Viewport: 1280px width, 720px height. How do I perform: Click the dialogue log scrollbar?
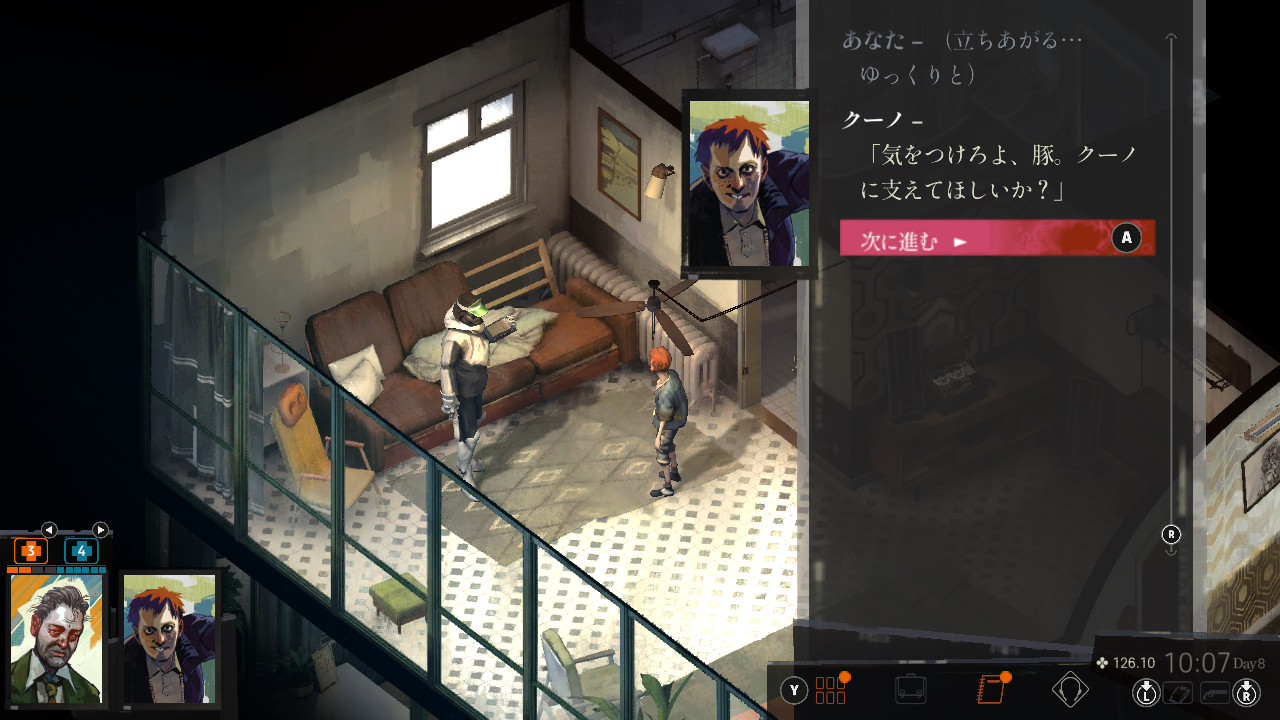pyautogui.click(x=1171, y=290)
